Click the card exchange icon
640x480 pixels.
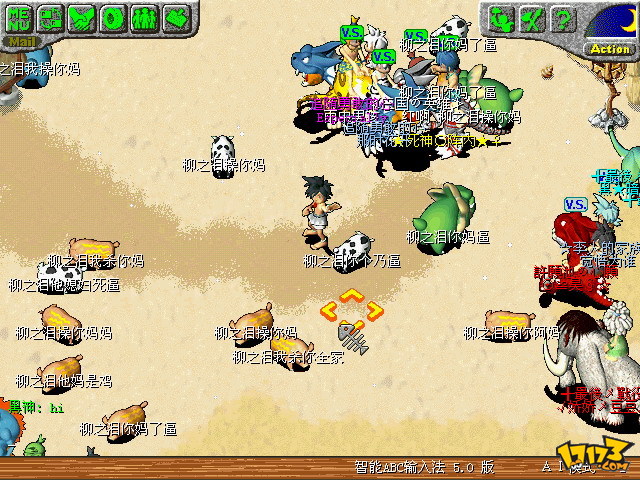50,18
